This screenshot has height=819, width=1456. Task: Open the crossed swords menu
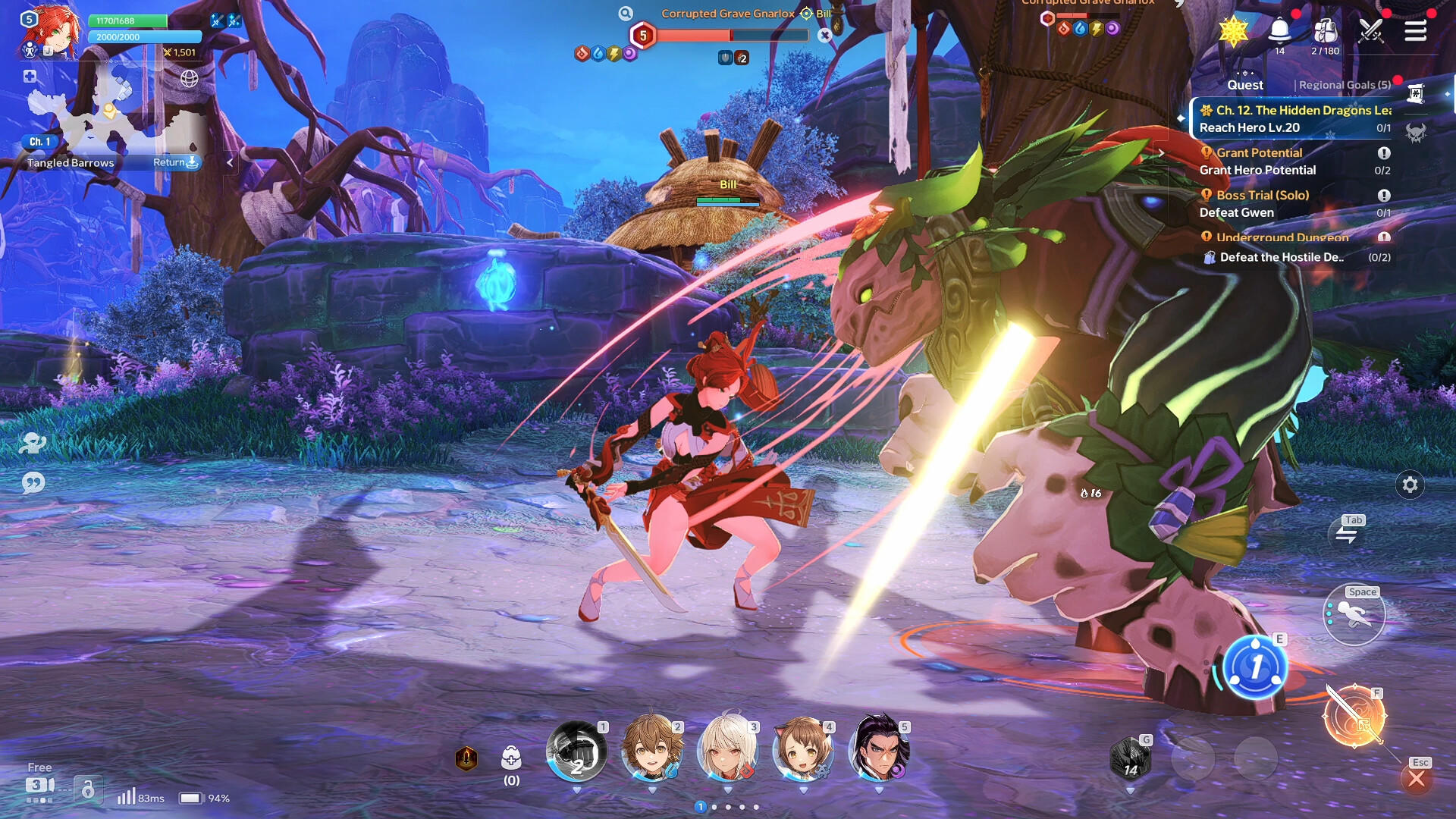[1370, 31]
